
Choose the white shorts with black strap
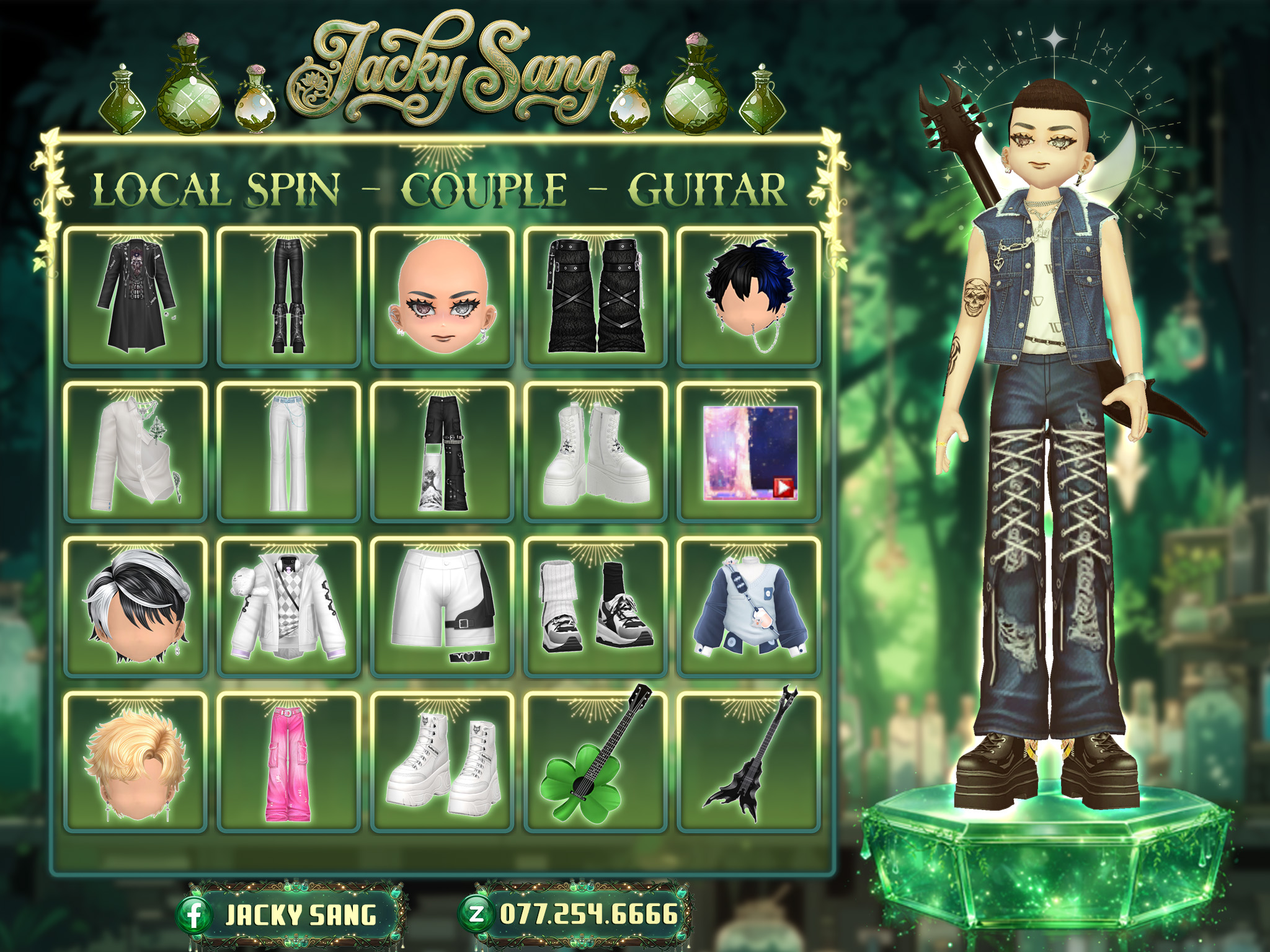[x=442, y=607]
